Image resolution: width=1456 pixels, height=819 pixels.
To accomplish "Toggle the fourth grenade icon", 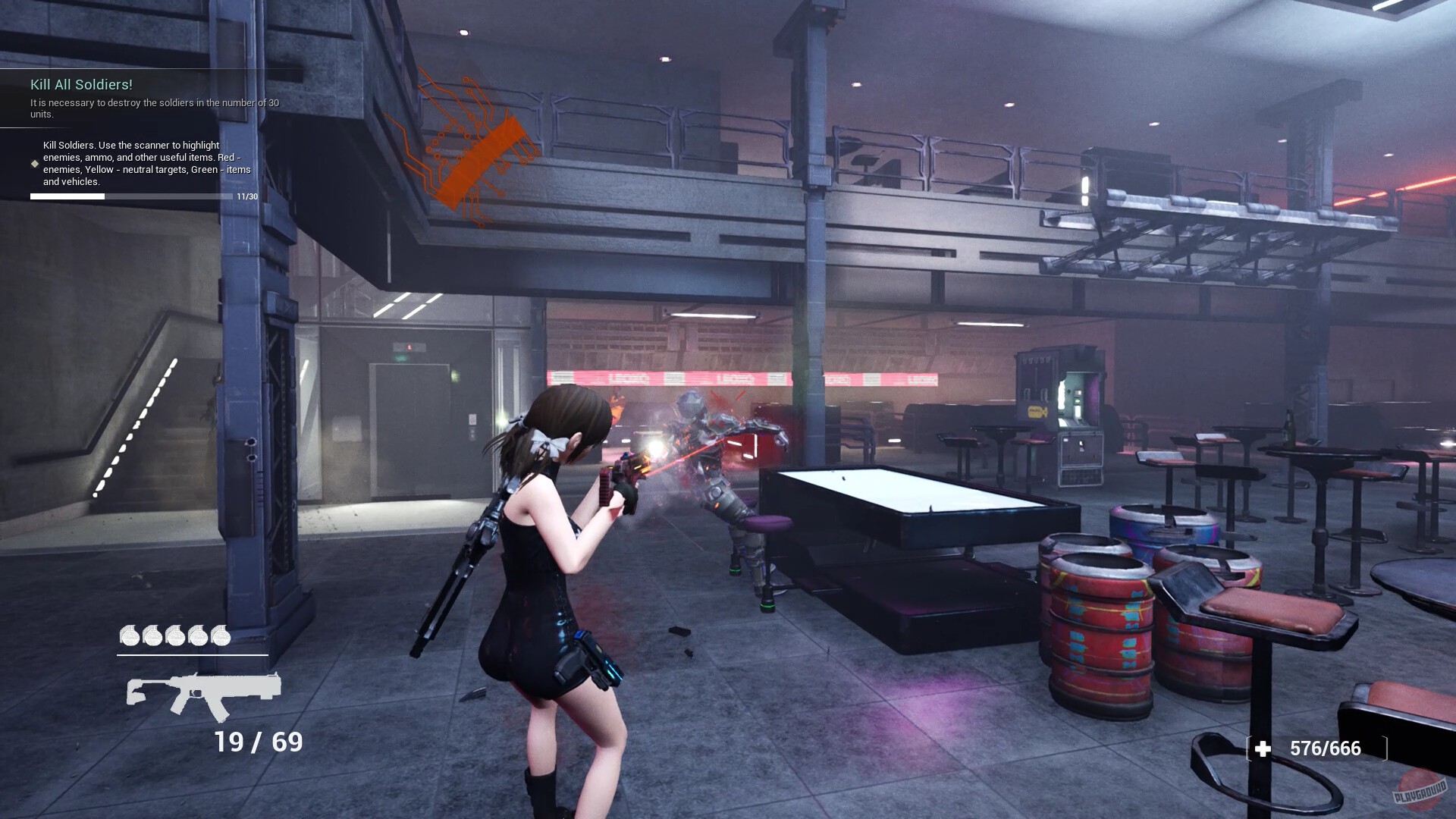I will coord(200,635).
